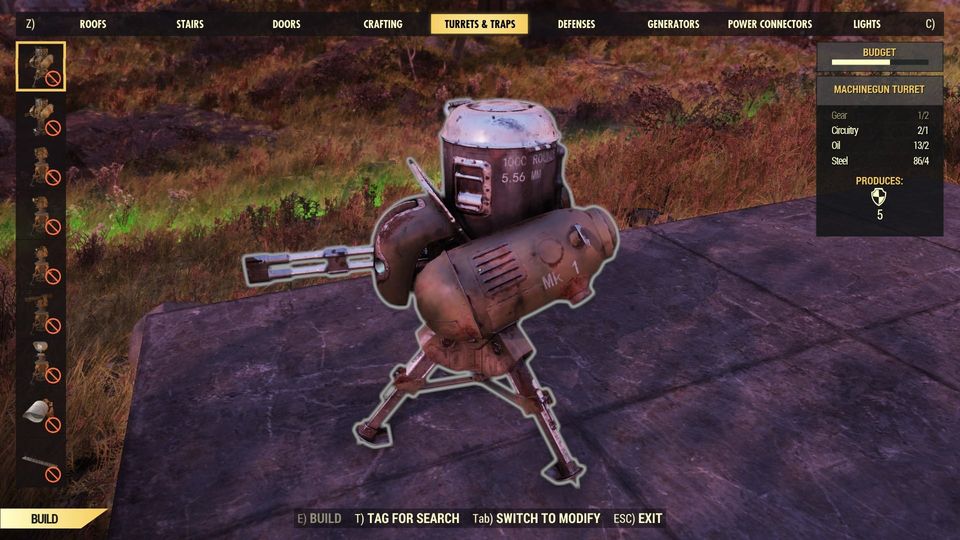960x540 pixels.
Task: Choose the white dome-shaped trap thumbnail
Action: coord(41,411)
